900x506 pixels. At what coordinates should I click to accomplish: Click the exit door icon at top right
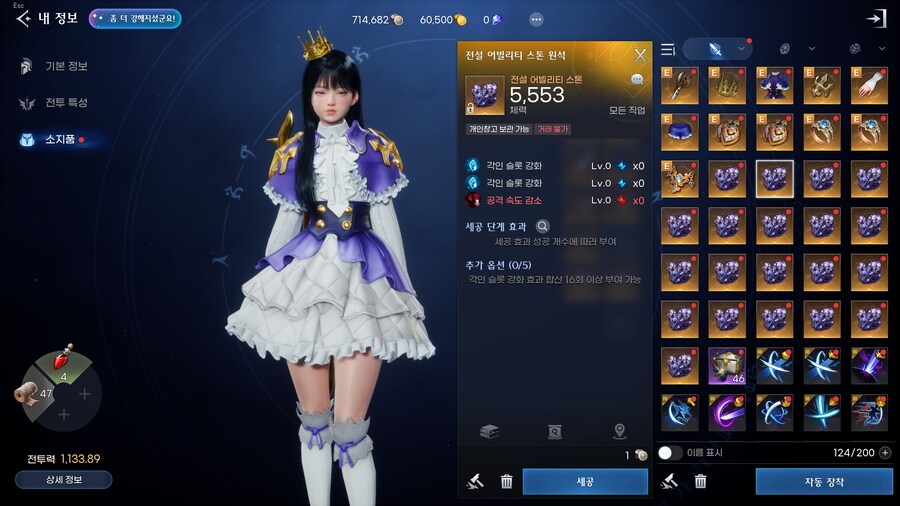(x=876, y=19)
